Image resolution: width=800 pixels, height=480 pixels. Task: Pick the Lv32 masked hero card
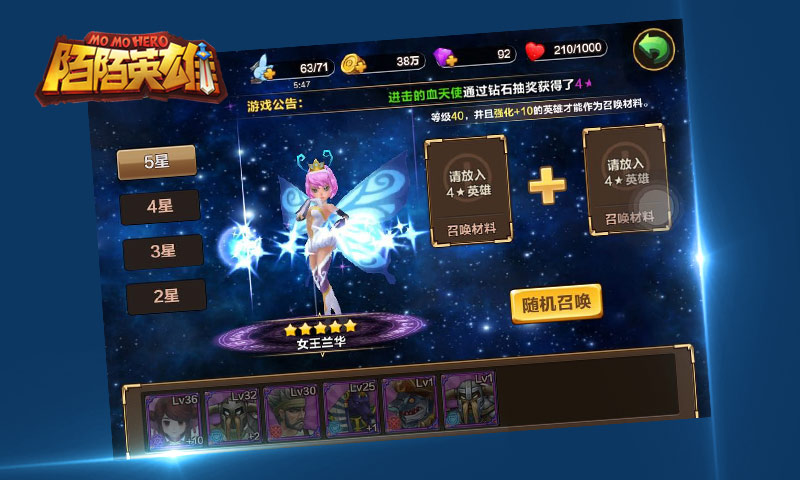tap(233, 415)
